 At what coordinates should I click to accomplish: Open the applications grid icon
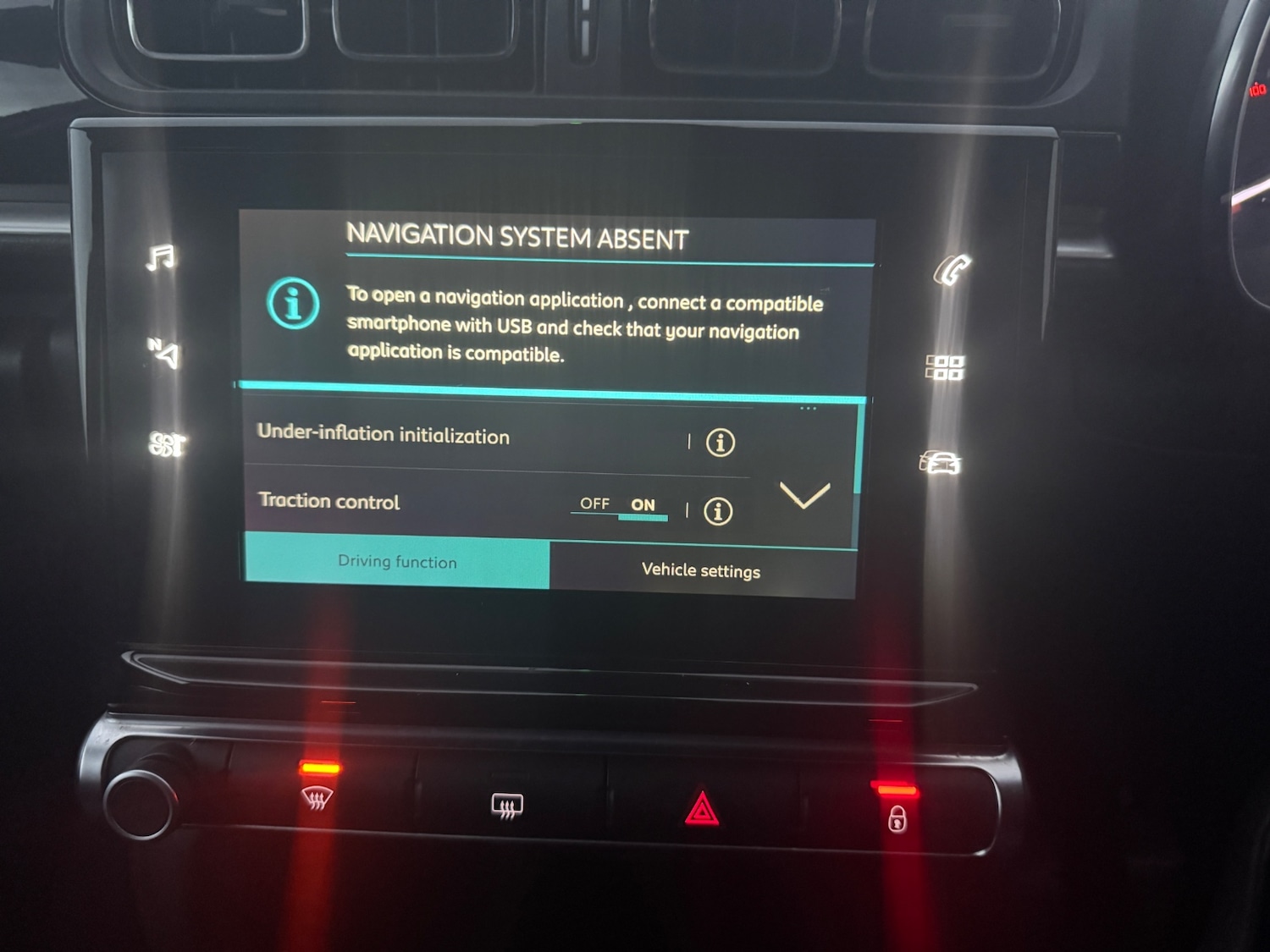(945, 366)
